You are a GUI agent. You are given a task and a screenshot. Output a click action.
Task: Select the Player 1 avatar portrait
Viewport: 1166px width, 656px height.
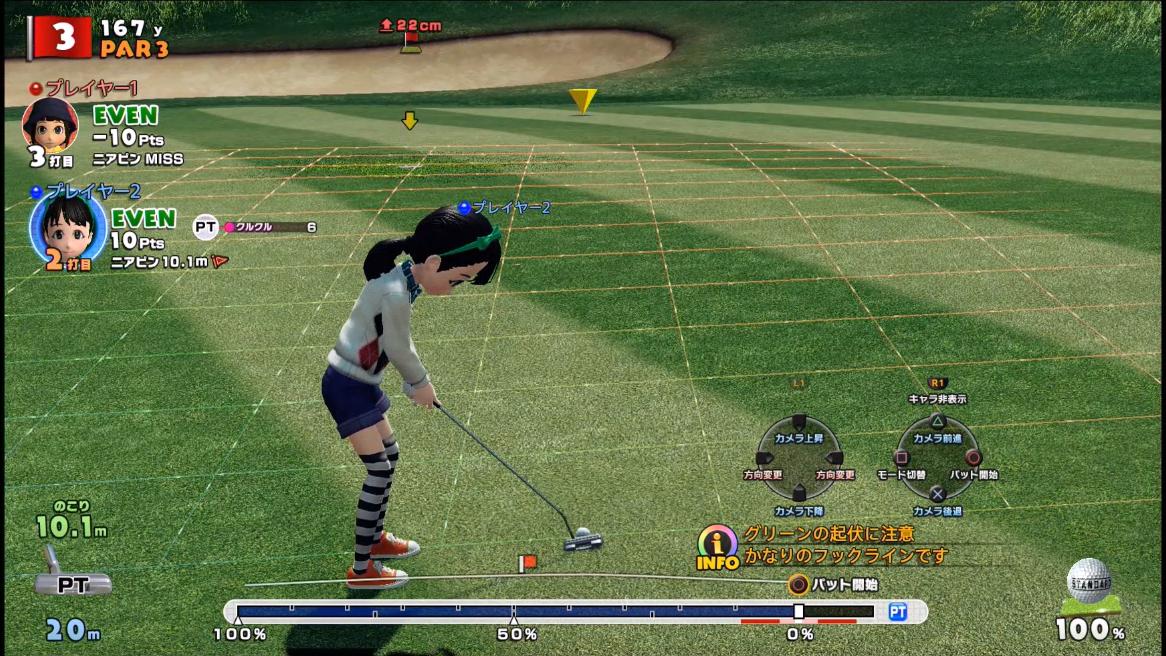click(49, 123)
